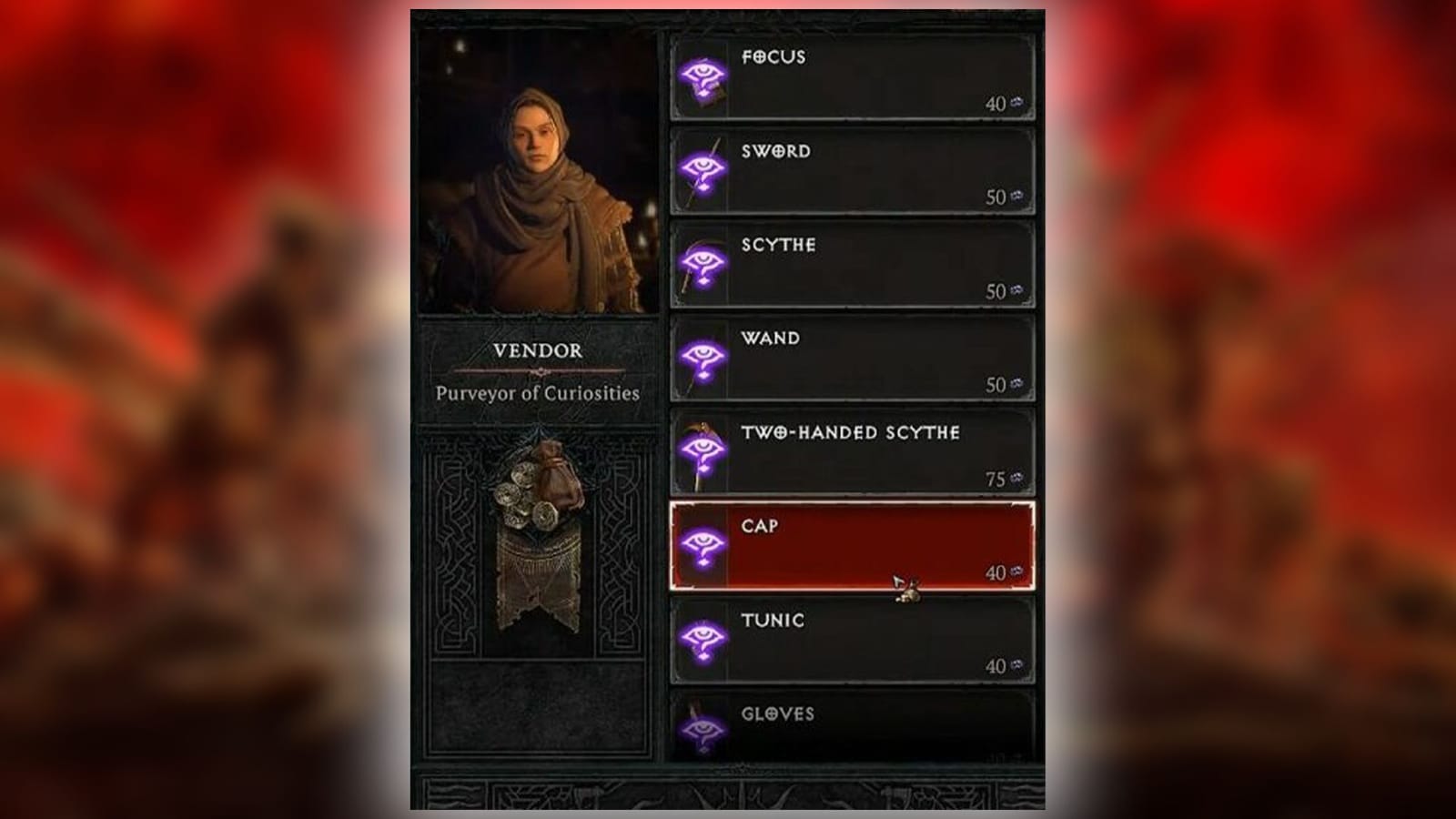
Task: Click the Purveyor of Curiosities label
Action: [x=538, y=395]
